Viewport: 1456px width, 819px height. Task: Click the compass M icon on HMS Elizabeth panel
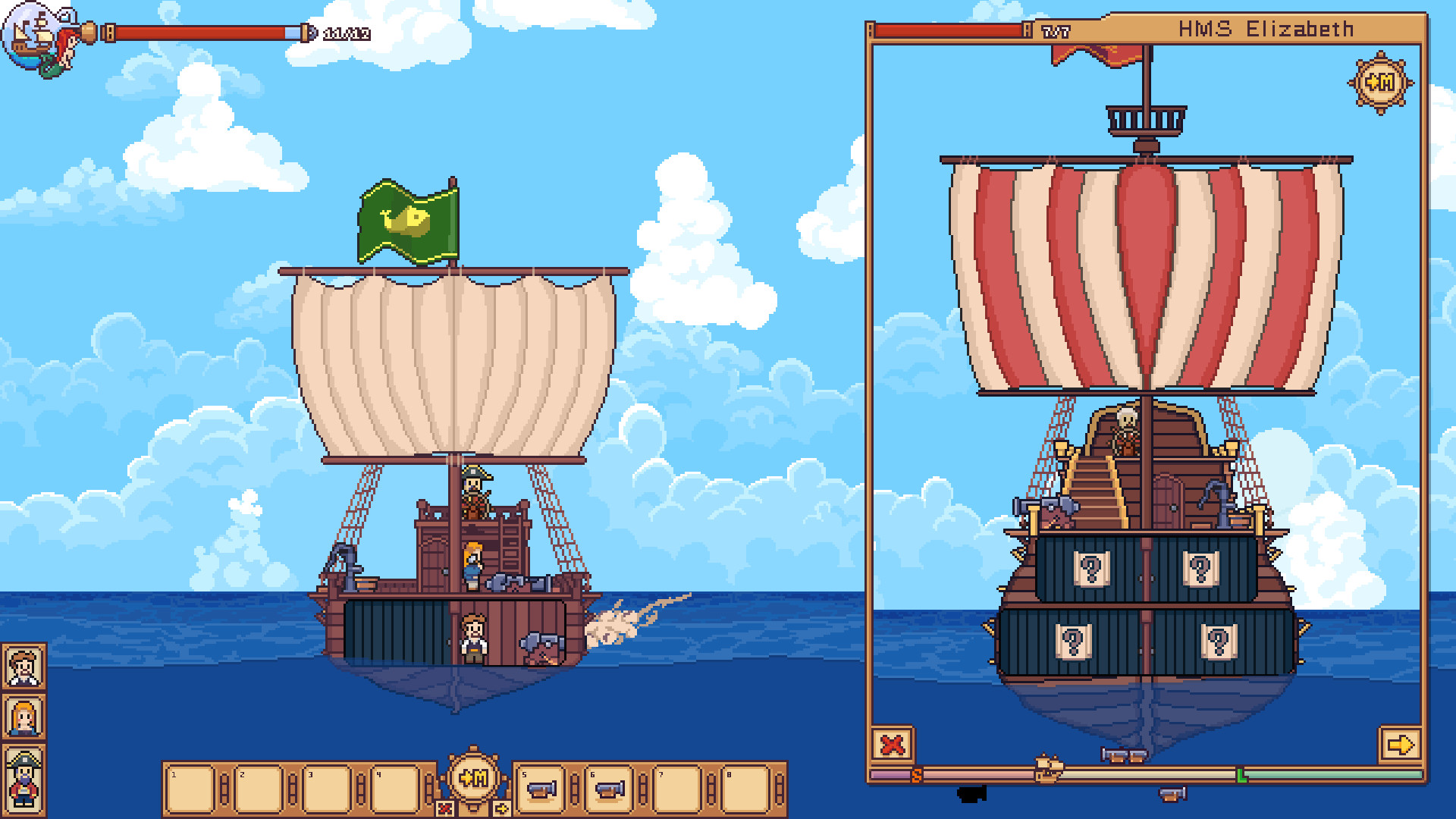(x=1382, y=84)
